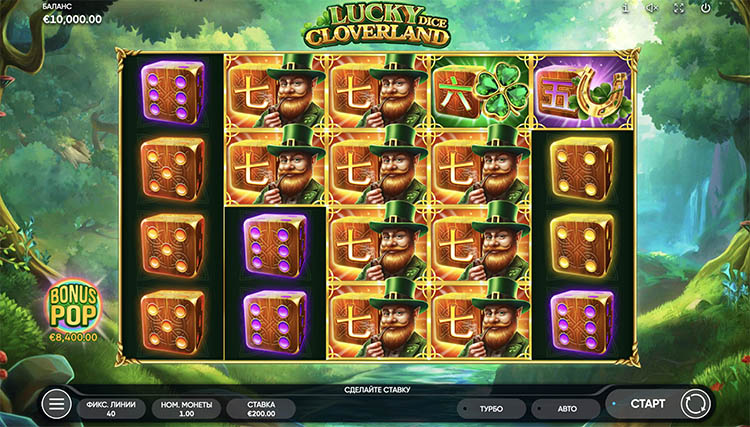The width and height of the screenshot is (750, 427).
Task: Open the АВТО autoplay options
Action: click(x=565, y=409)
